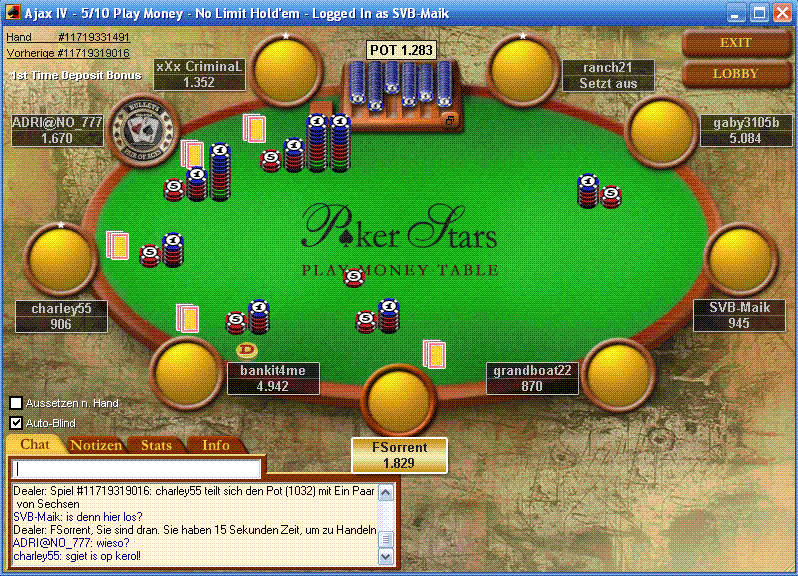
Task: Focus the chat text input field
Action: point(138,468)
